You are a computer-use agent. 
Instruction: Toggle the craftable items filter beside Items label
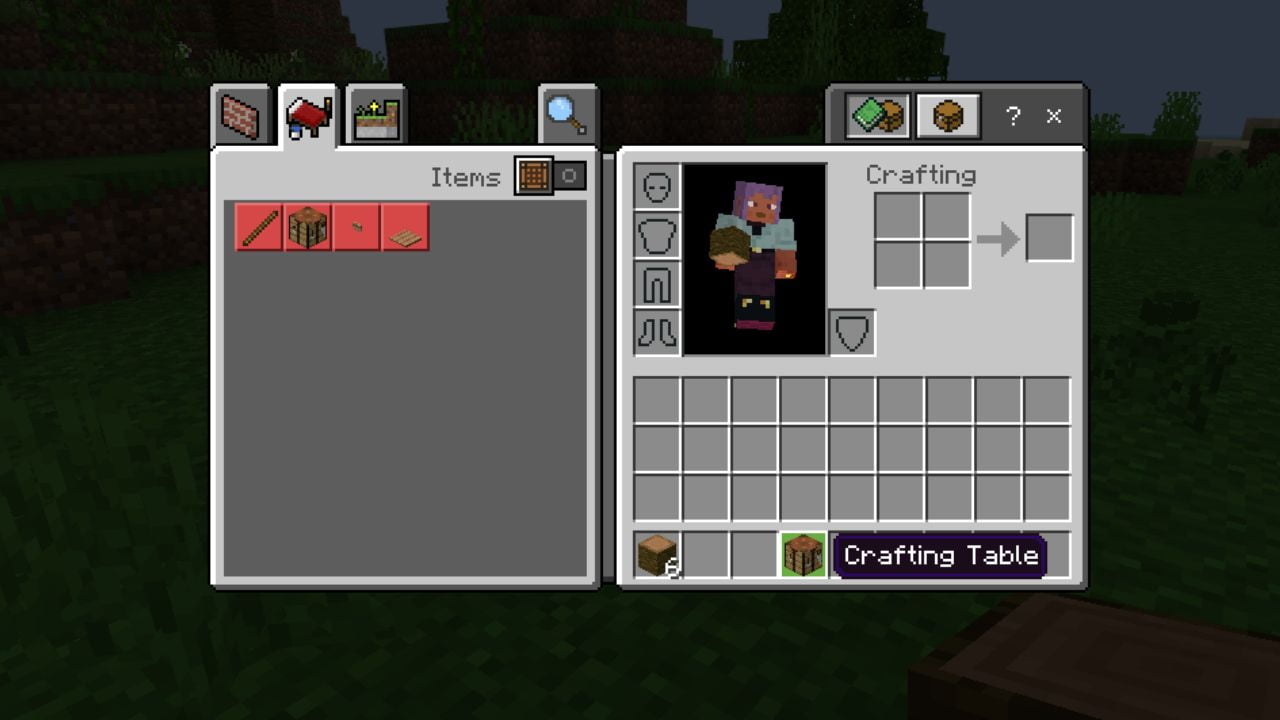point(534,177)
